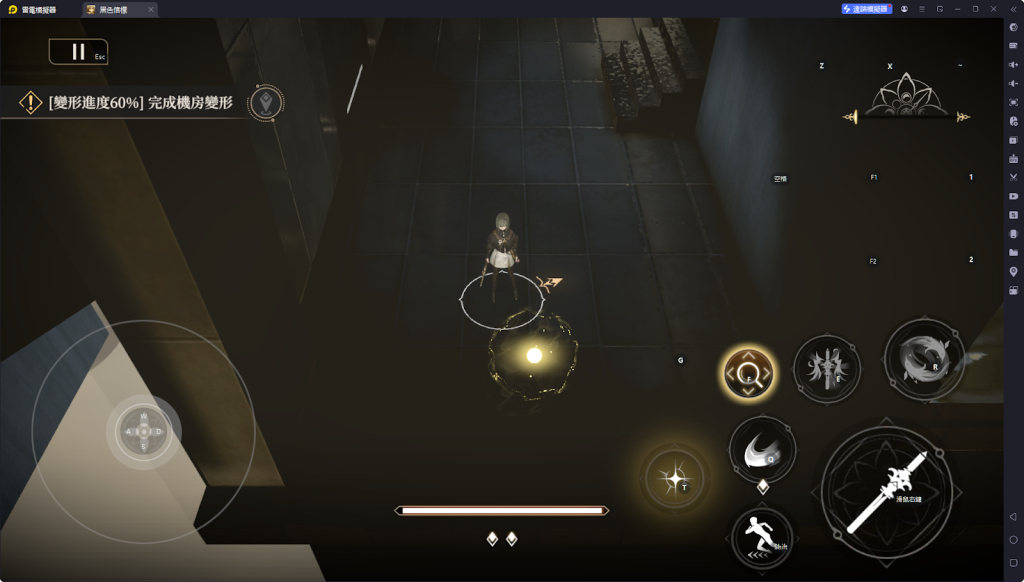This screenshot has height=582, width=1024.
Task: Click the diamond emblem beside the objective
Action: tap(266, 102)
